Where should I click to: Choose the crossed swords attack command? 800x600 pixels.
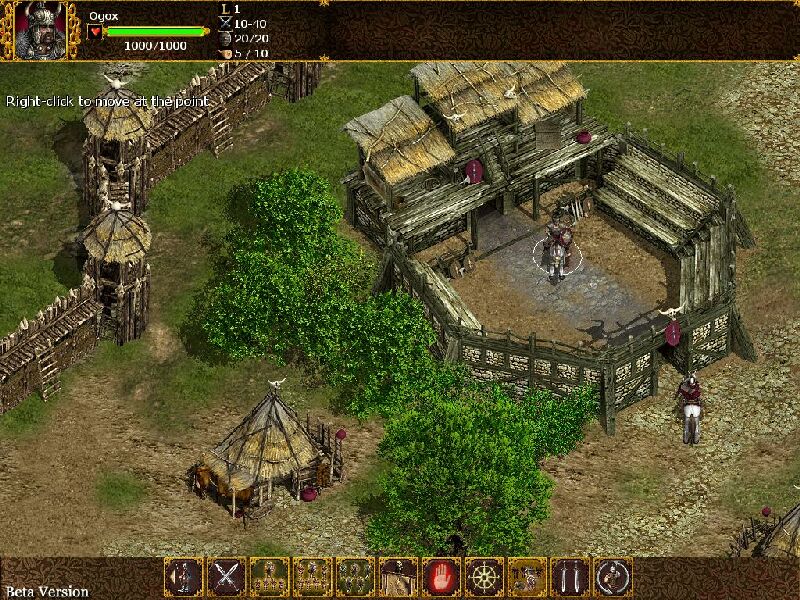(x=226, y=577)
